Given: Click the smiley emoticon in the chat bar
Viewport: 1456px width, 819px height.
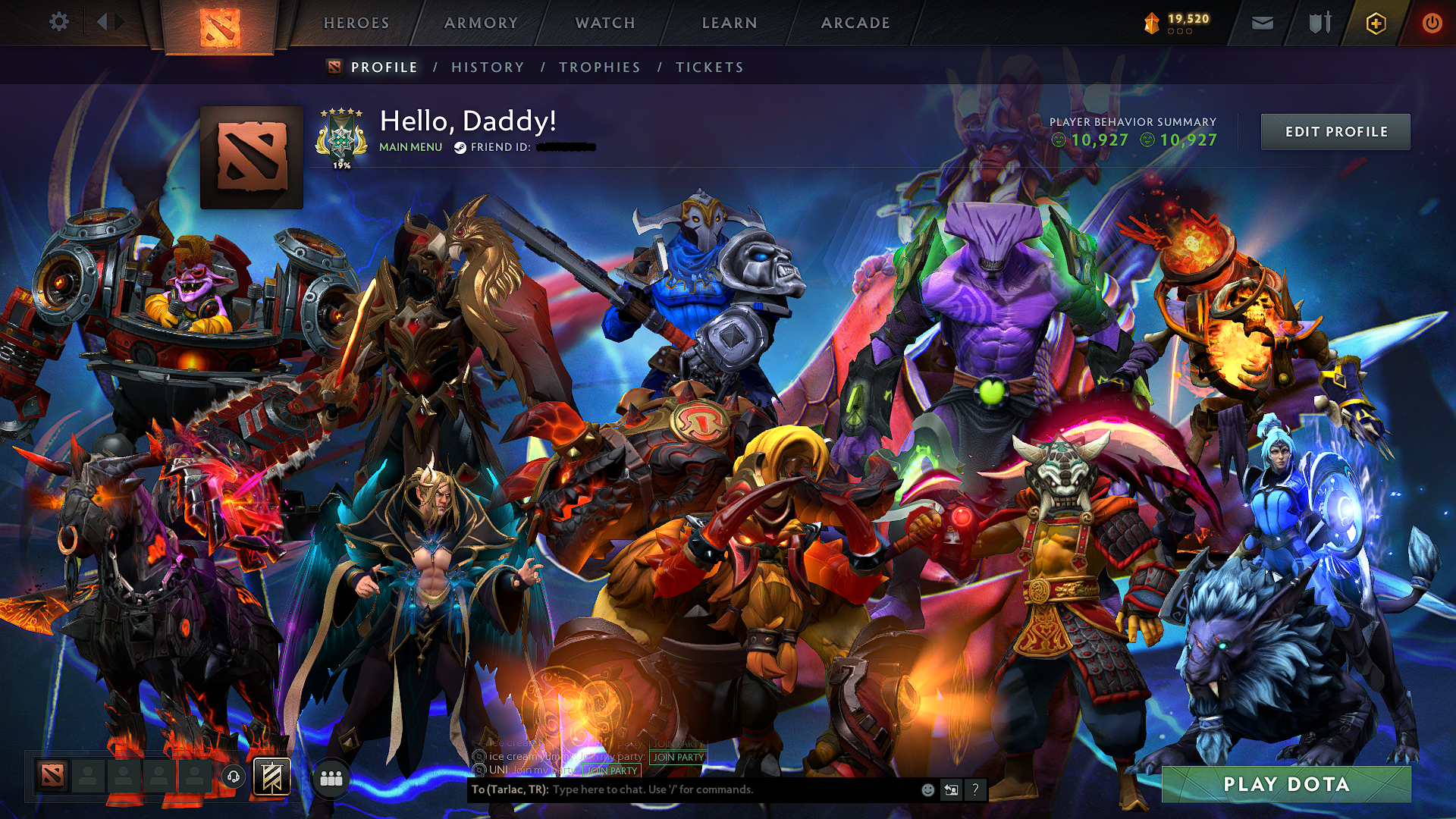Looking at the screenshot, I should 927,789.
